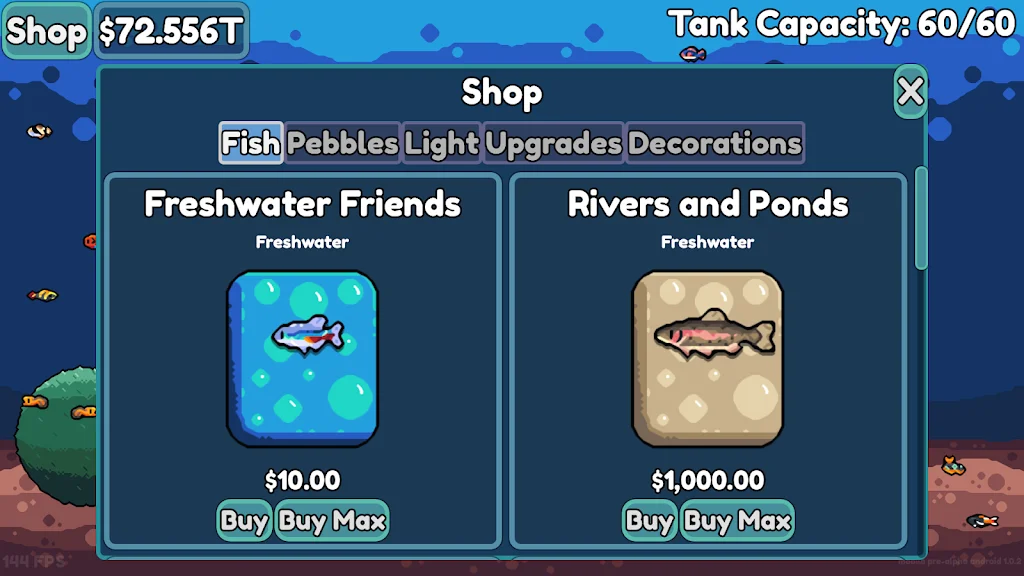Buy Max Freshwater Friends packs

click(332, 521)
